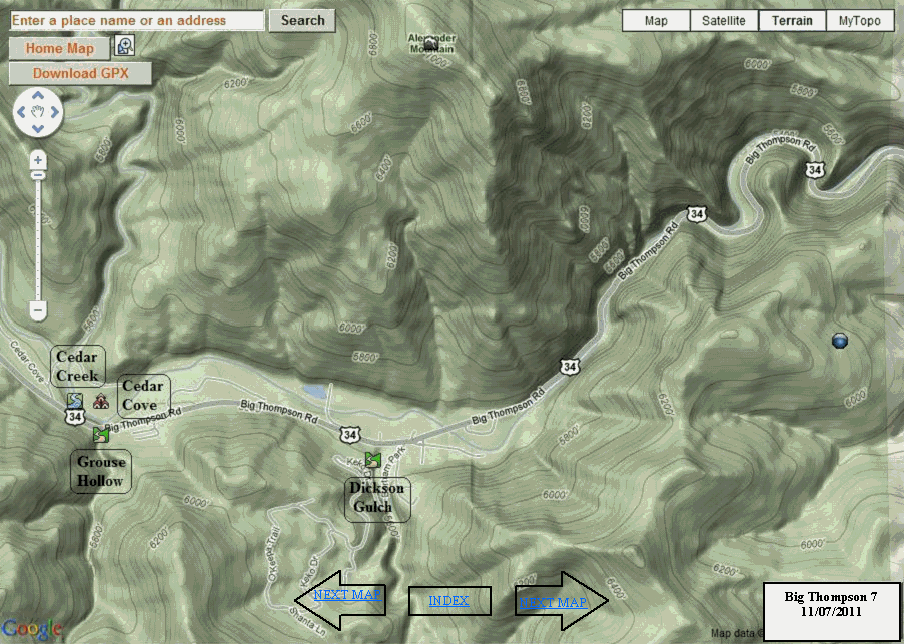Choose the MyTopo map layer
Screen dimensions: 904x644
(860, 21)
